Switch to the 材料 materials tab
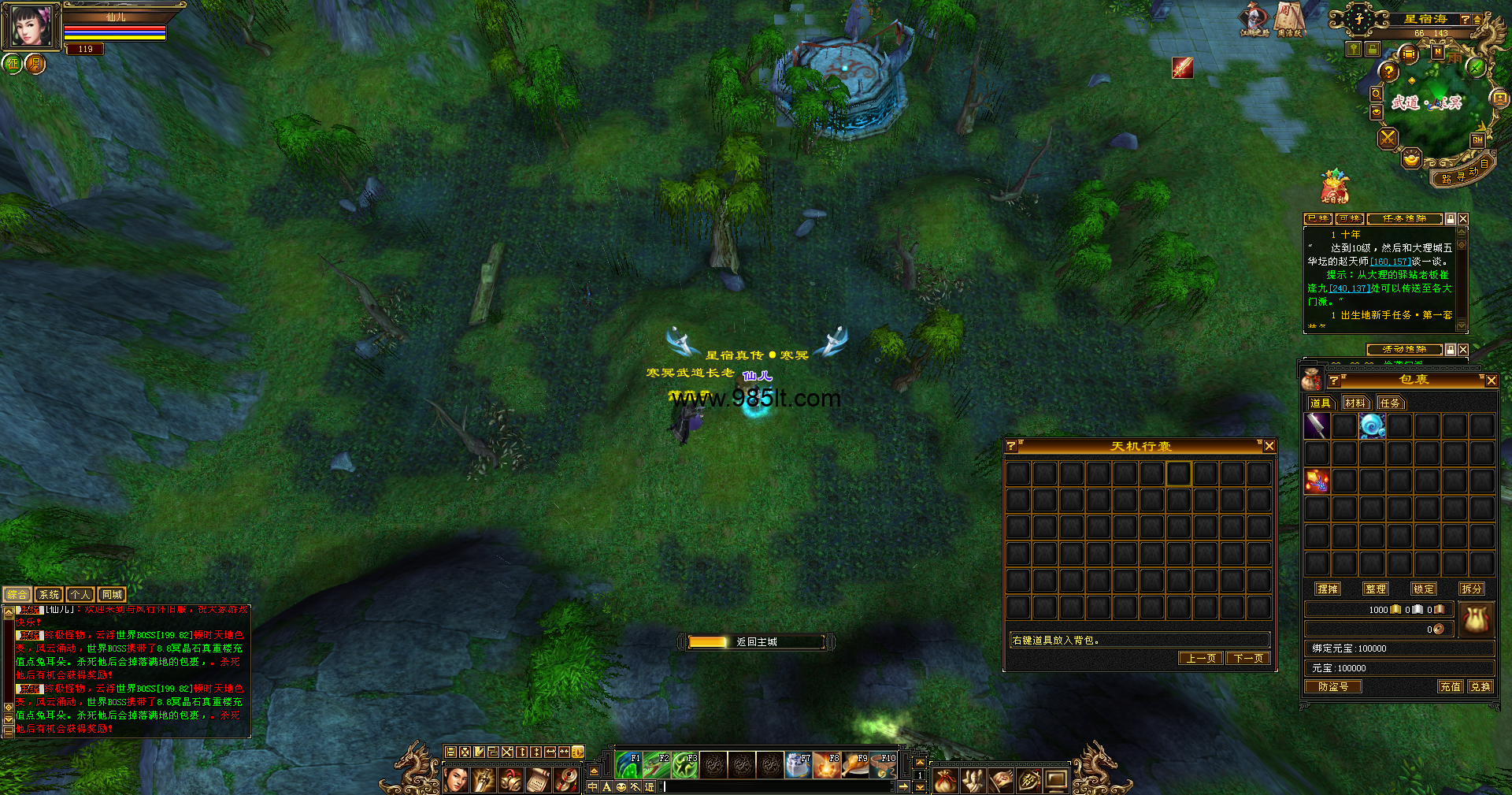This screenshot has height=795, width=1512. (x=1355, y=403)
